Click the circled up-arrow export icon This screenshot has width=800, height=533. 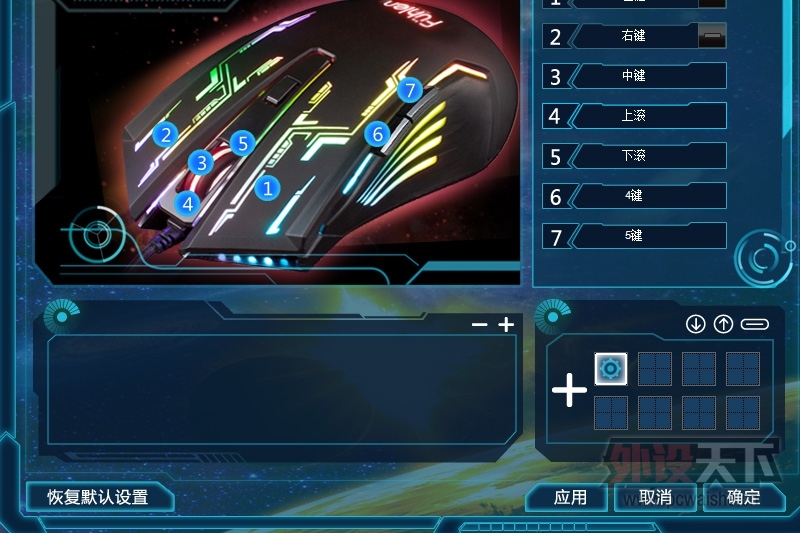(x=723, y=324)
